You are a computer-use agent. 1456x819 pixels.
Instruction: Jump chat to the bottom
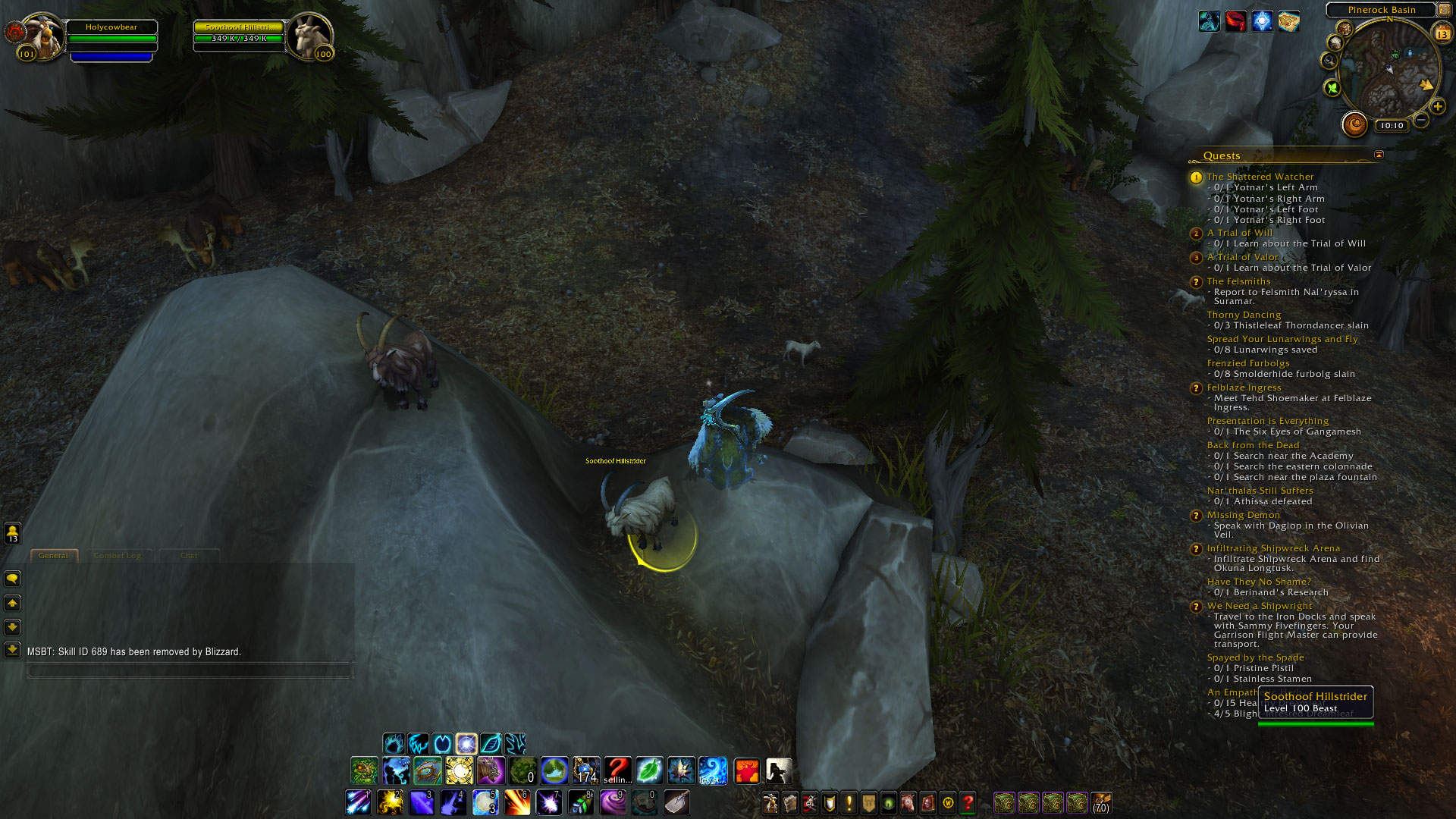click(x=12, y=650)
